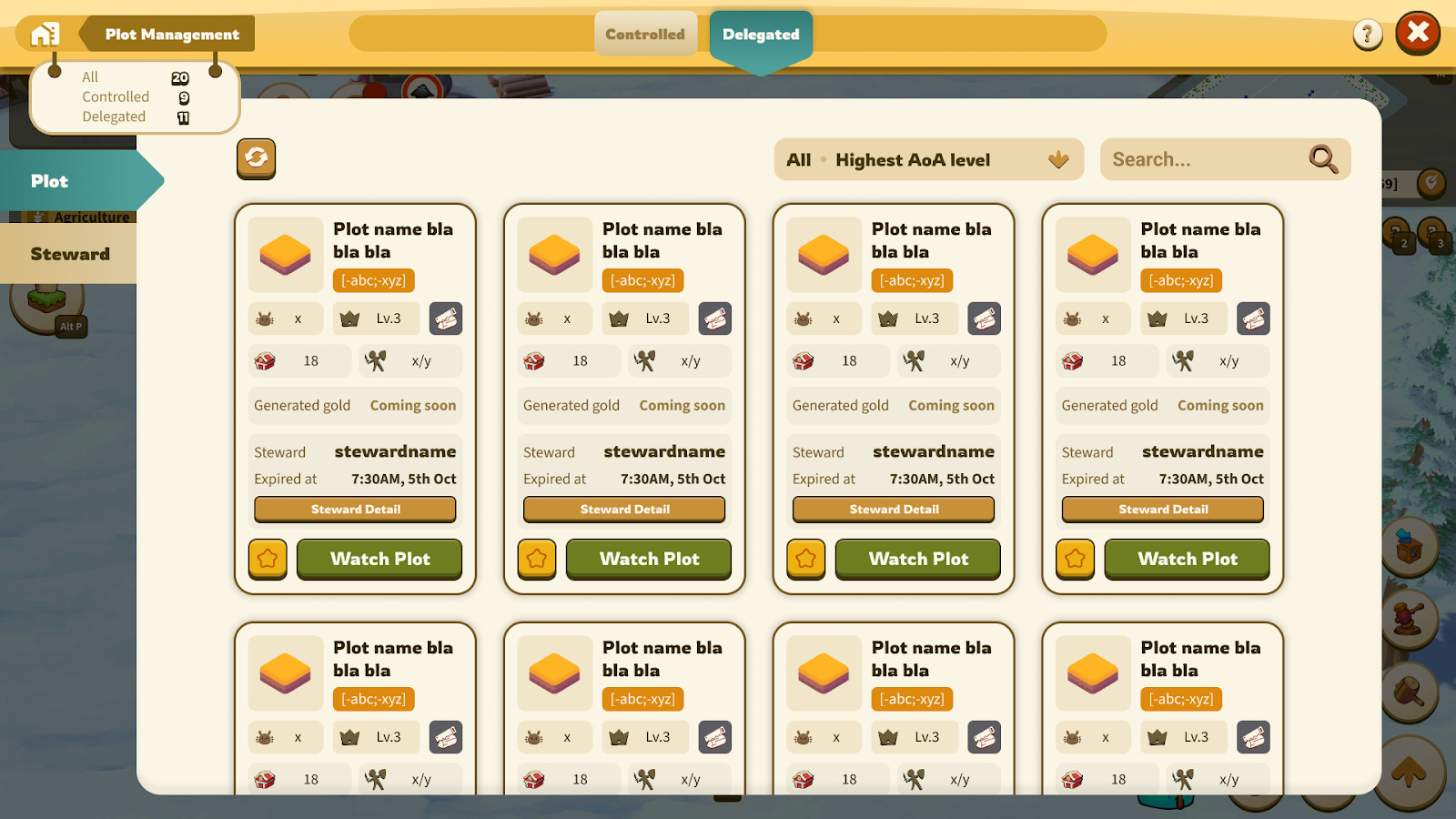Click the home icon beside Plot Management

click(x=44, y=34)
